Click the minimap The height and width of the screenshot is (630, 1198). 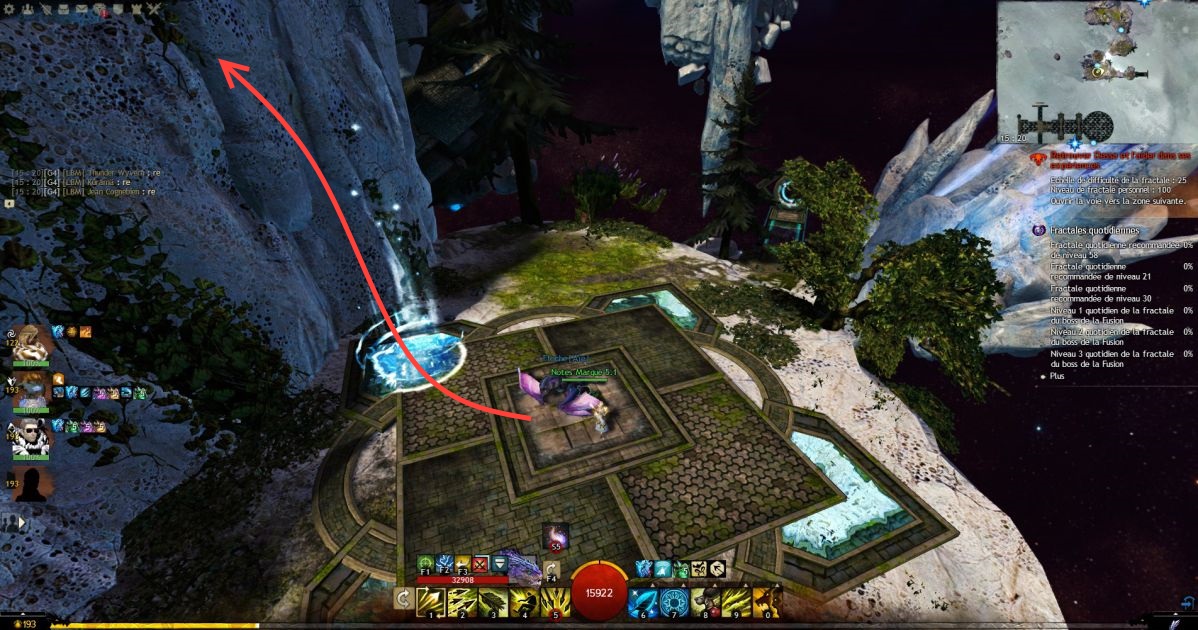pos(1097,70)
